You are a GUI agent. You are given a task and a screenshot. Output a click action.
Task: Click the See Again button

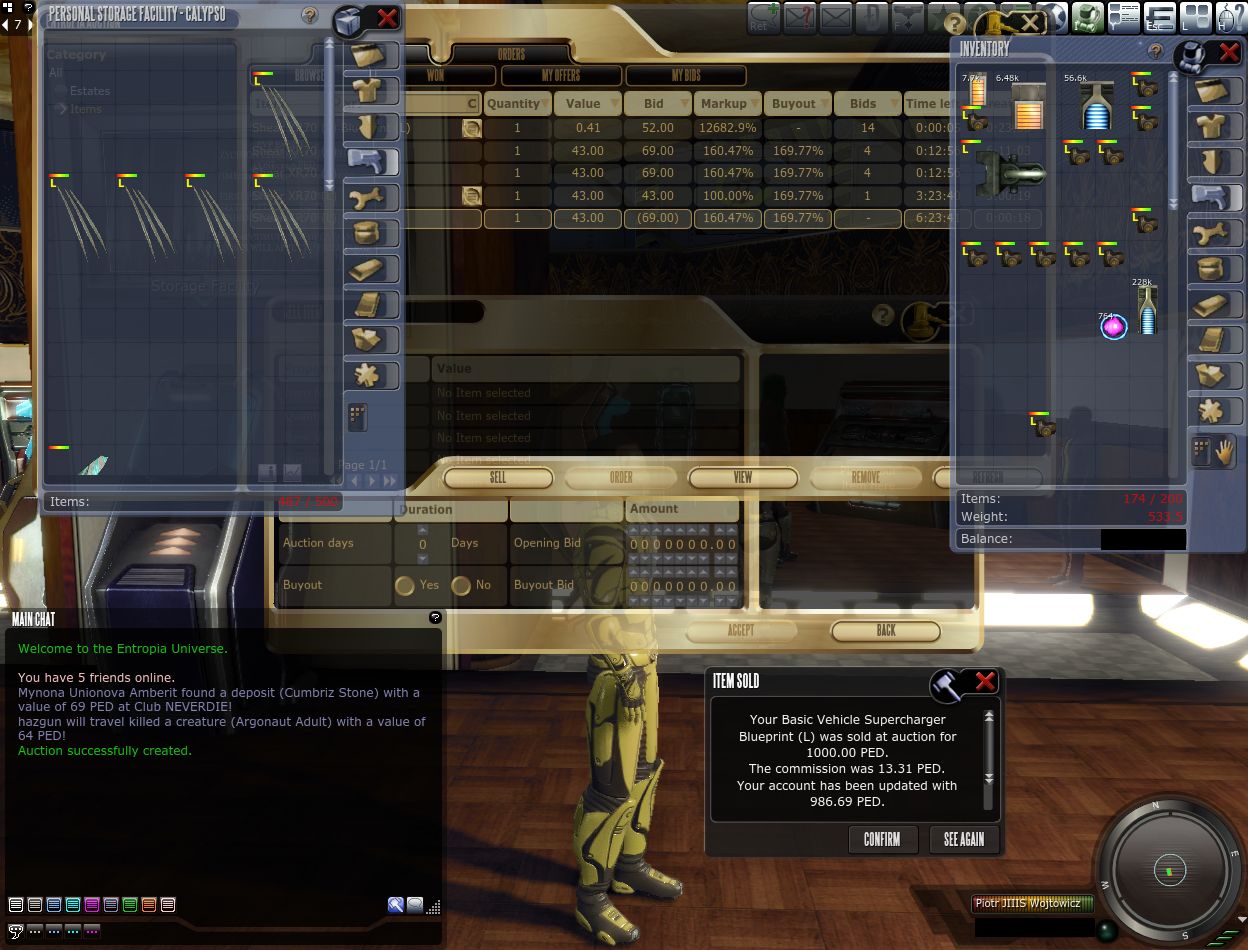[963, 839]
